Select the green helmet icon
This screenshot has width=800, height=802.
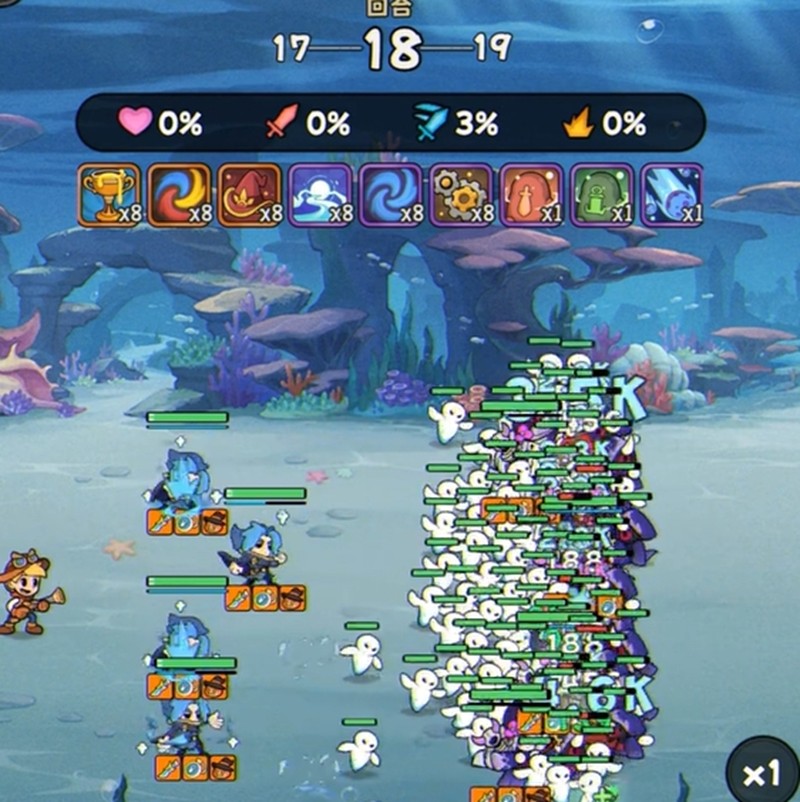[601, 196]
